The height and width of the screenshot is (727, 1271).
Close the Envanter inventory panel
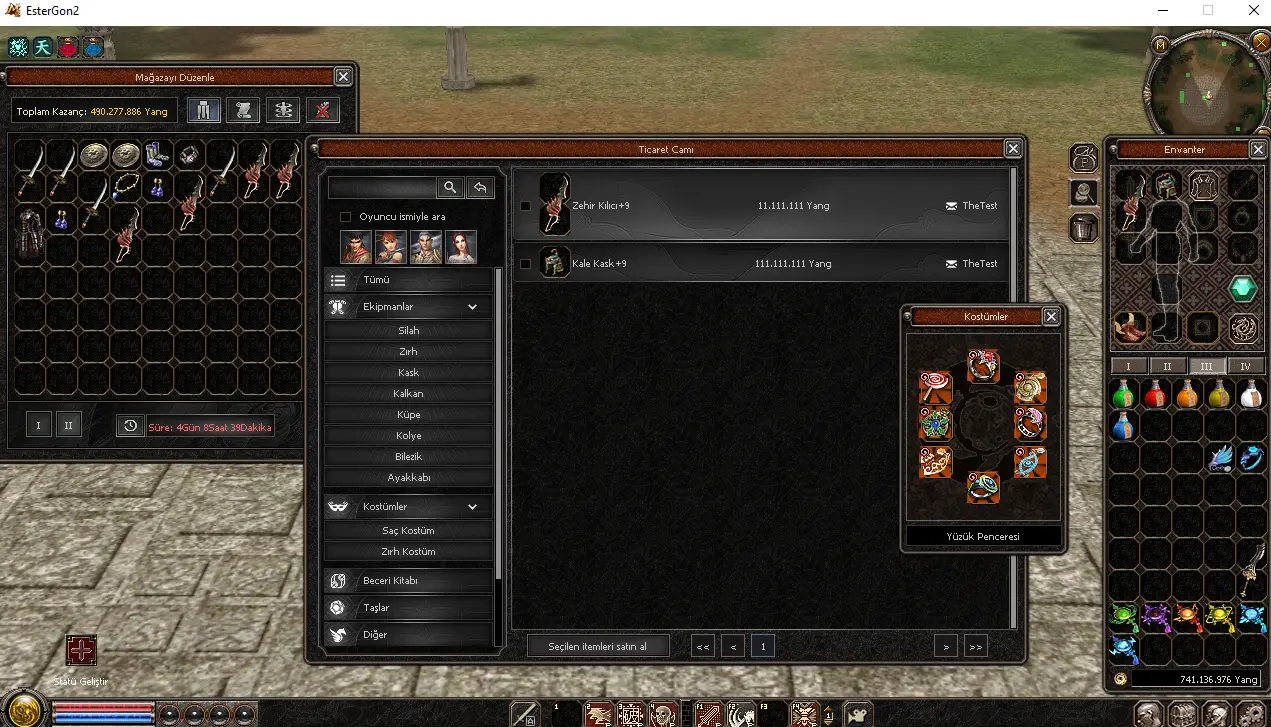(1258, 149)
